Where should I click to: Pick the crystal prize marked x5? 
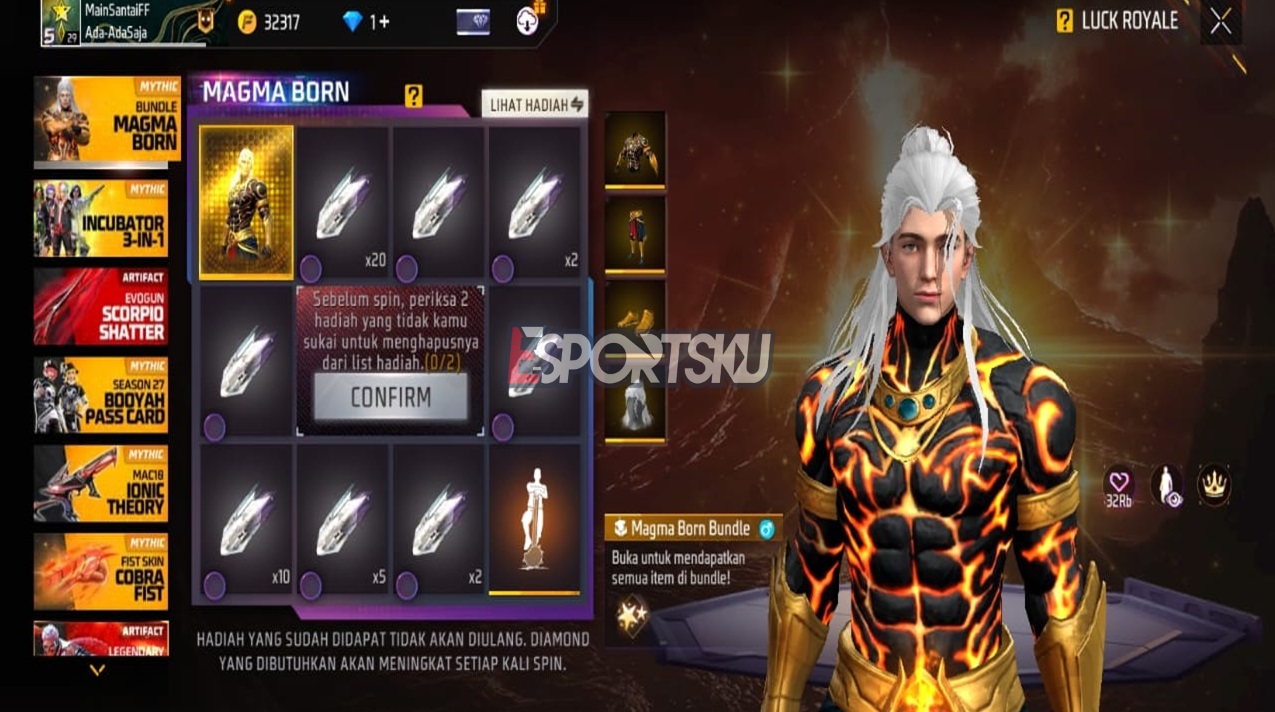point(342,521)
